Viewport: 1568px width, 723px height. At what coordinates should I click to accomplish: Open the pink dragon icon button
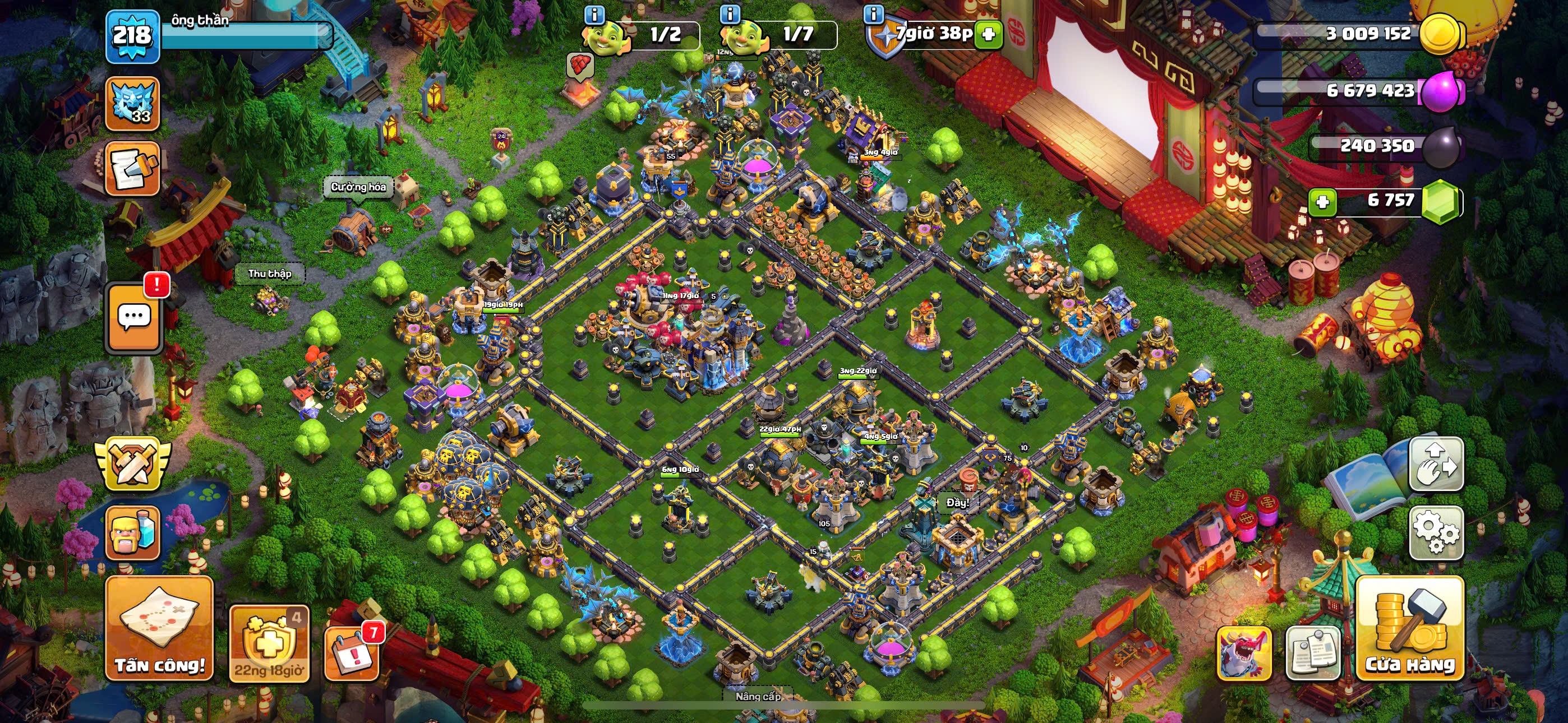click(1243, 653)
